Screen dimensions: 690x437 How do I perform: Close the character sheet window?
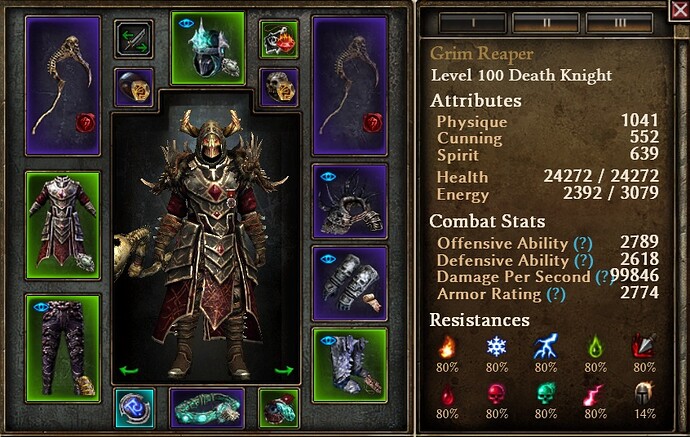tap(679, 10)
